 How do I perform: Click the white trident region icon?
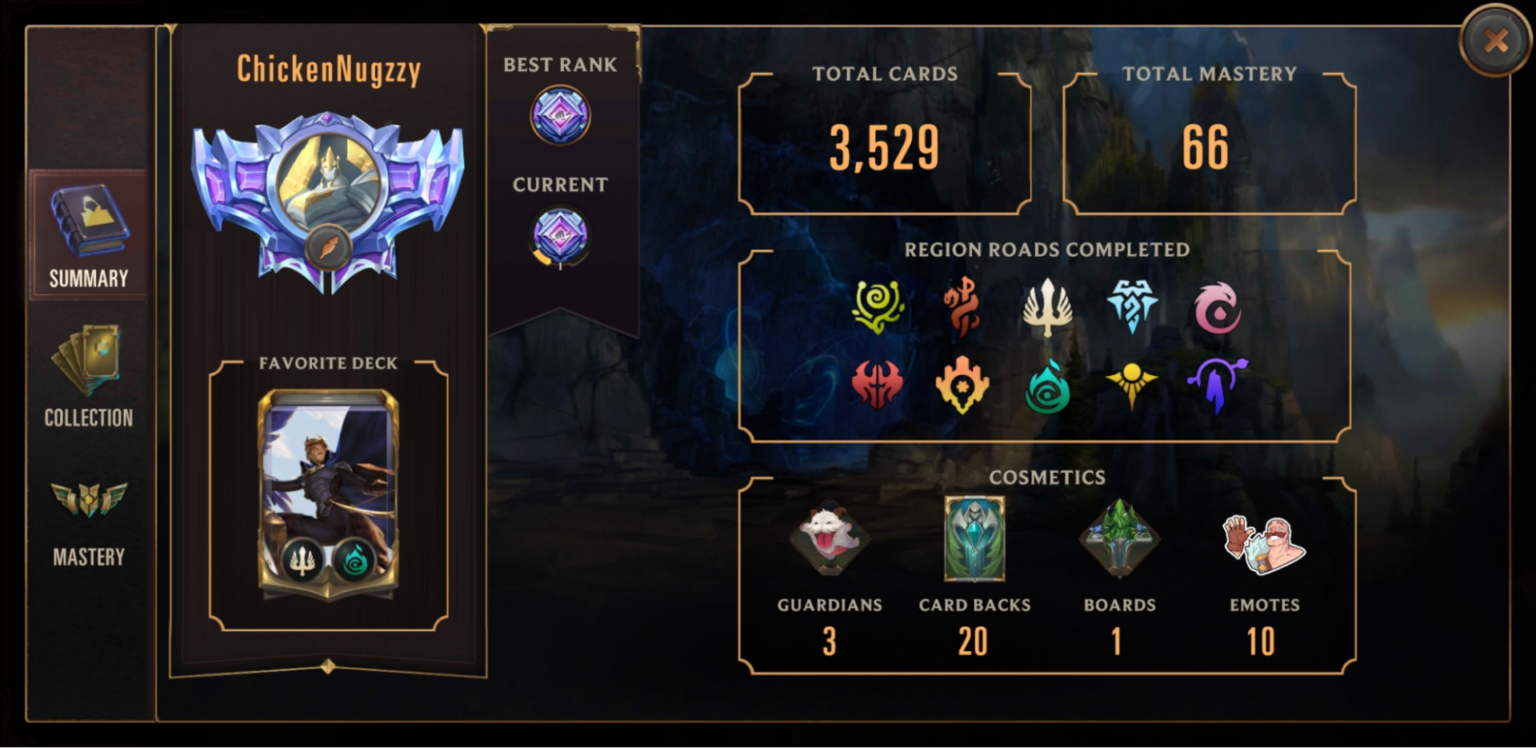coord(1047,307)
